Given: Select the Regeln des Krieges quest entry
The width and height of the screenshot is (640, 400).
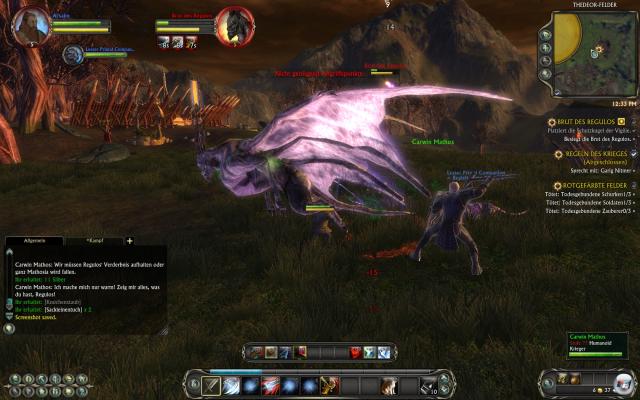Looking at the screenshot, I should coord(596,153).
